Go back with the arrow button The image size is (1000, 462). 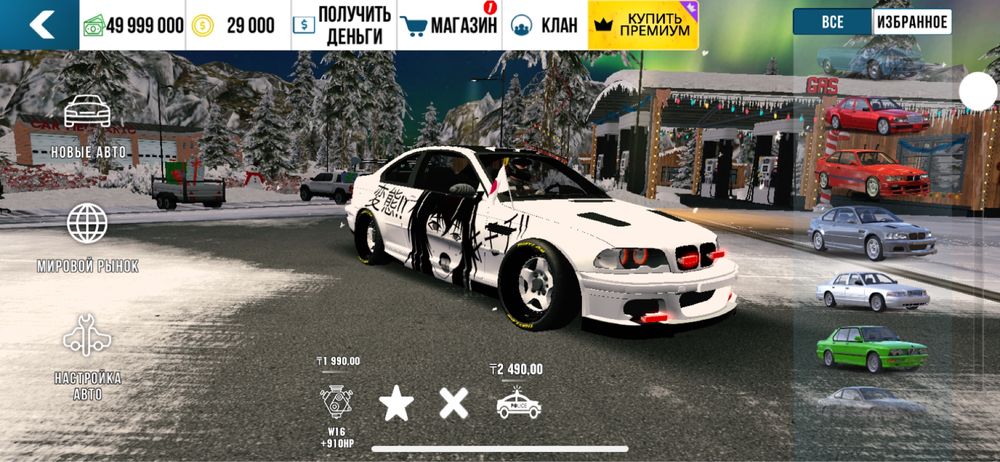[x=40, y=25]
